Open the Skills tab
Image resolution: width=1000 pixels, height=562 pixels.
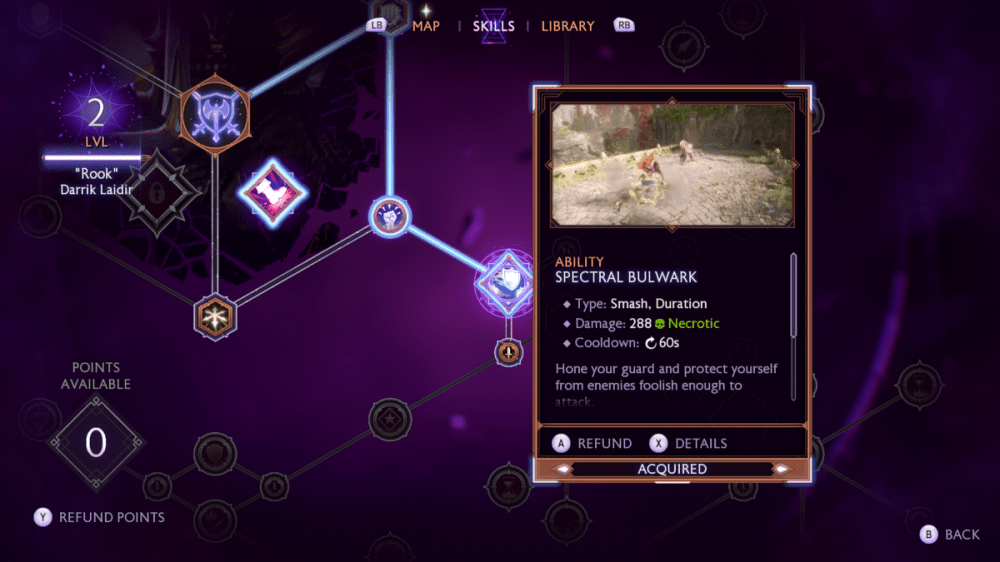pos(494,26)
